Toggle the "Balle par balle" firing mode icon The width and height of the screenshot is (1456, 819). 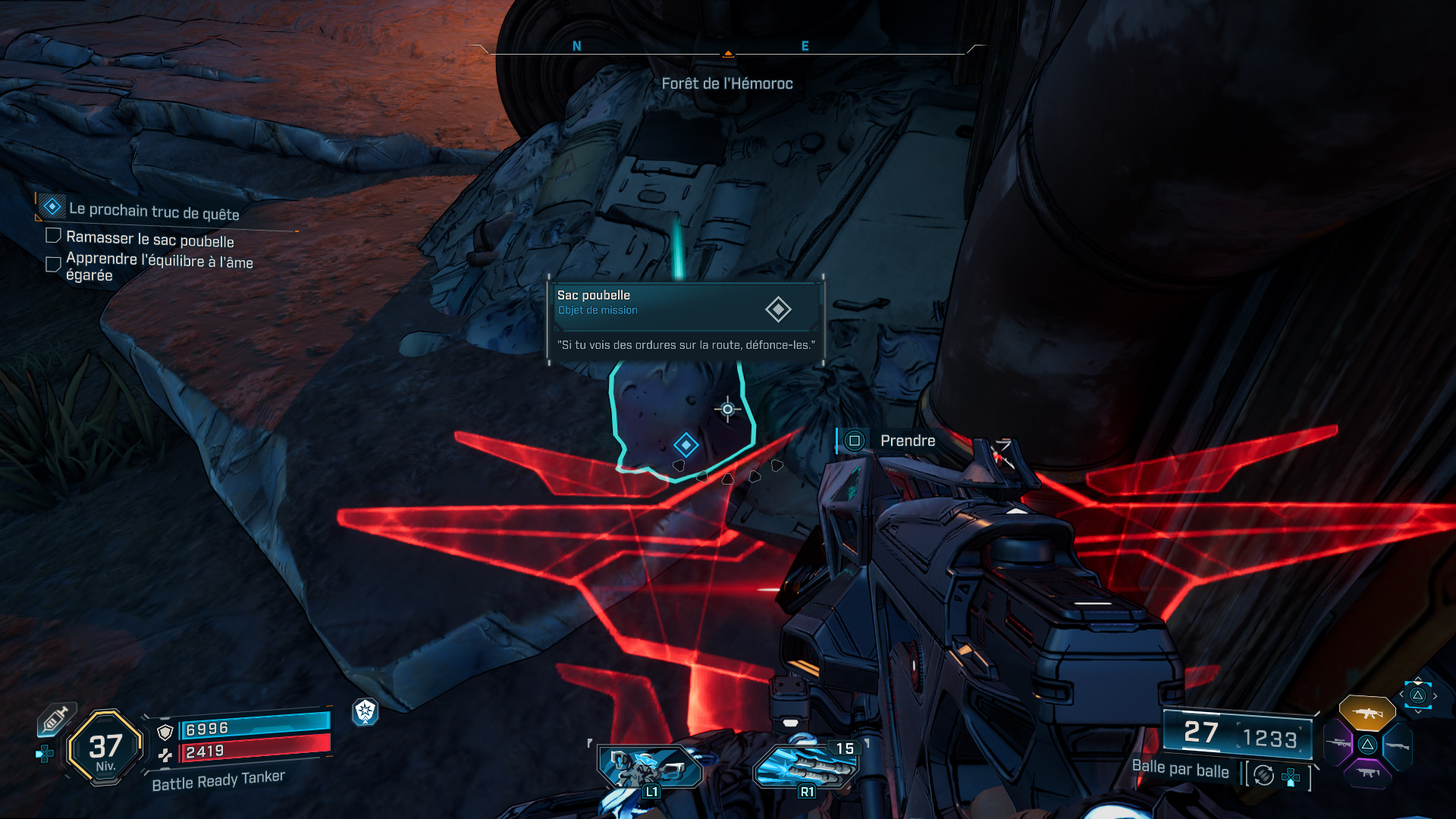pyautogui.click(x=1263, y=775)
